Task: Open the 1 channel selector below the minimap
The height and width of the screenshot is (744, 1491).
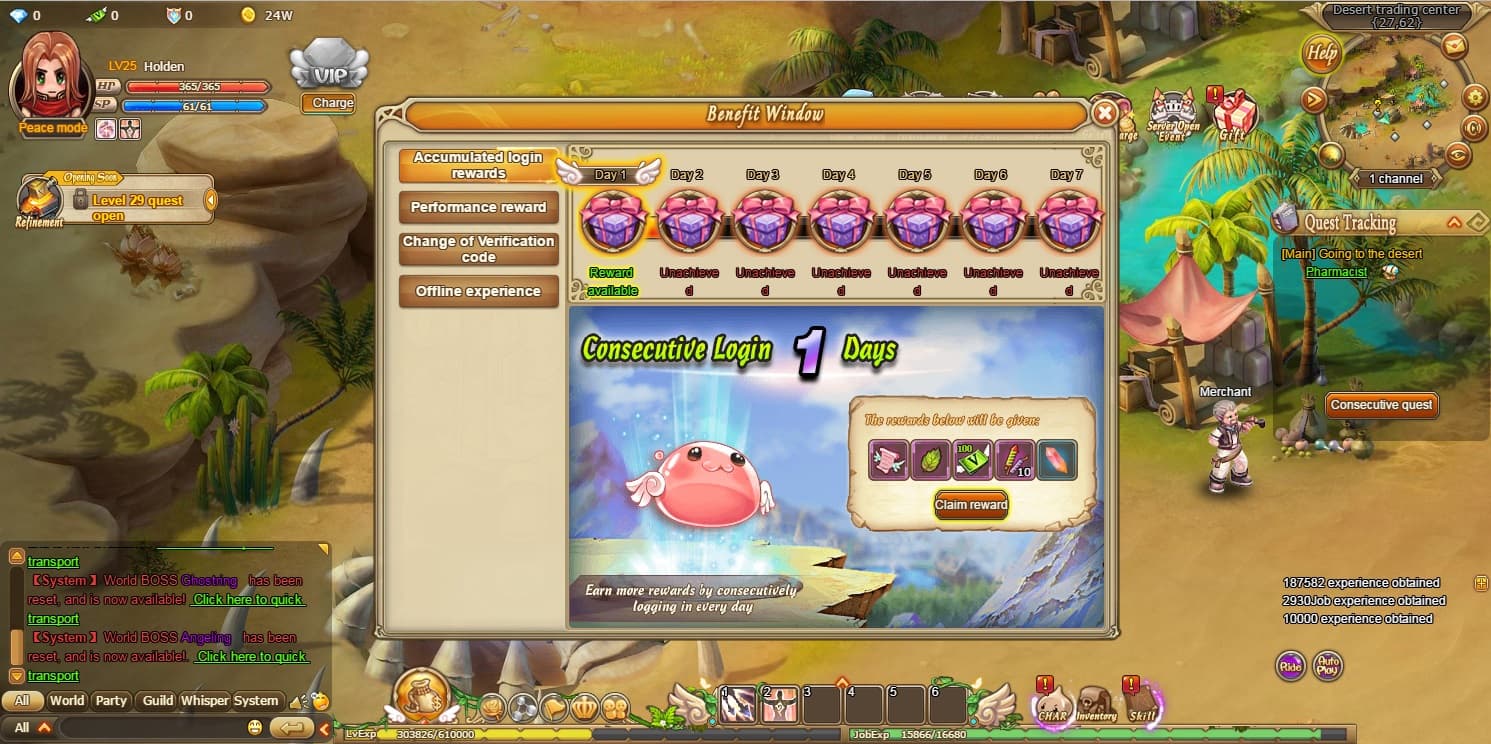Action: coord(1395,178)
